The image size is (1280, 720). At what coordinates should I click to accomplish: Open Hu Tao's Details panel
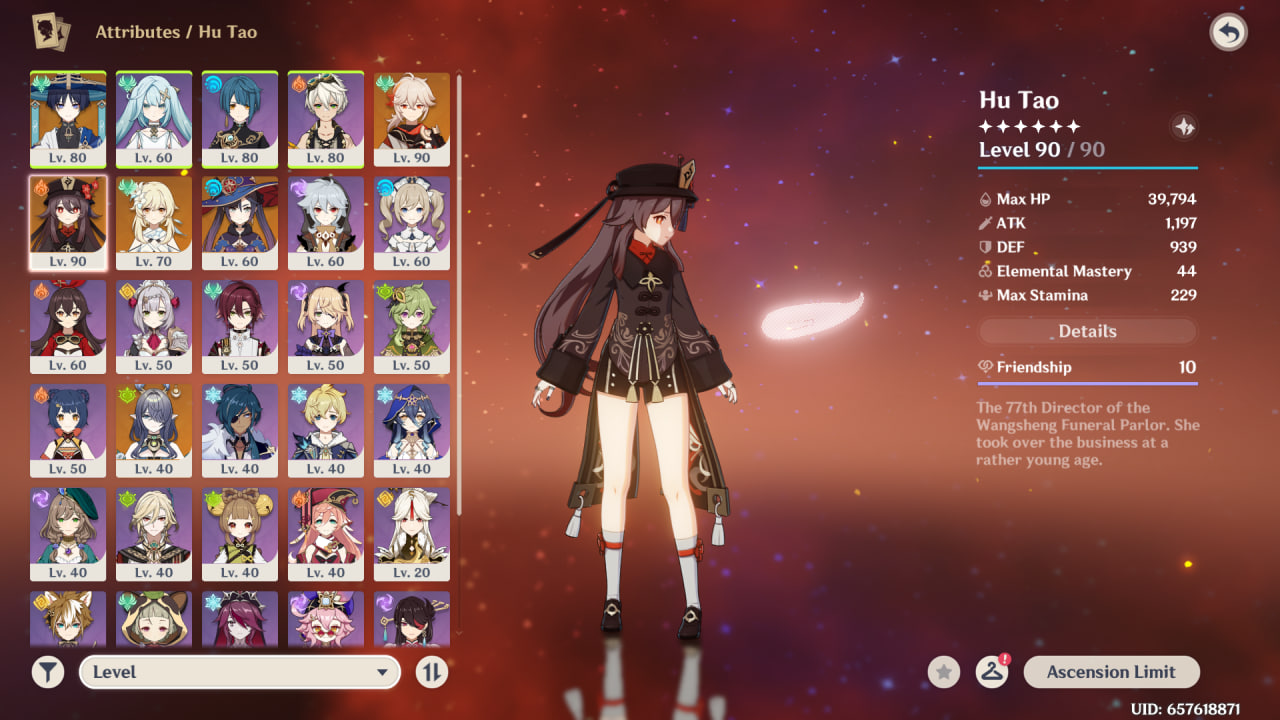[x=1087, y=331]
